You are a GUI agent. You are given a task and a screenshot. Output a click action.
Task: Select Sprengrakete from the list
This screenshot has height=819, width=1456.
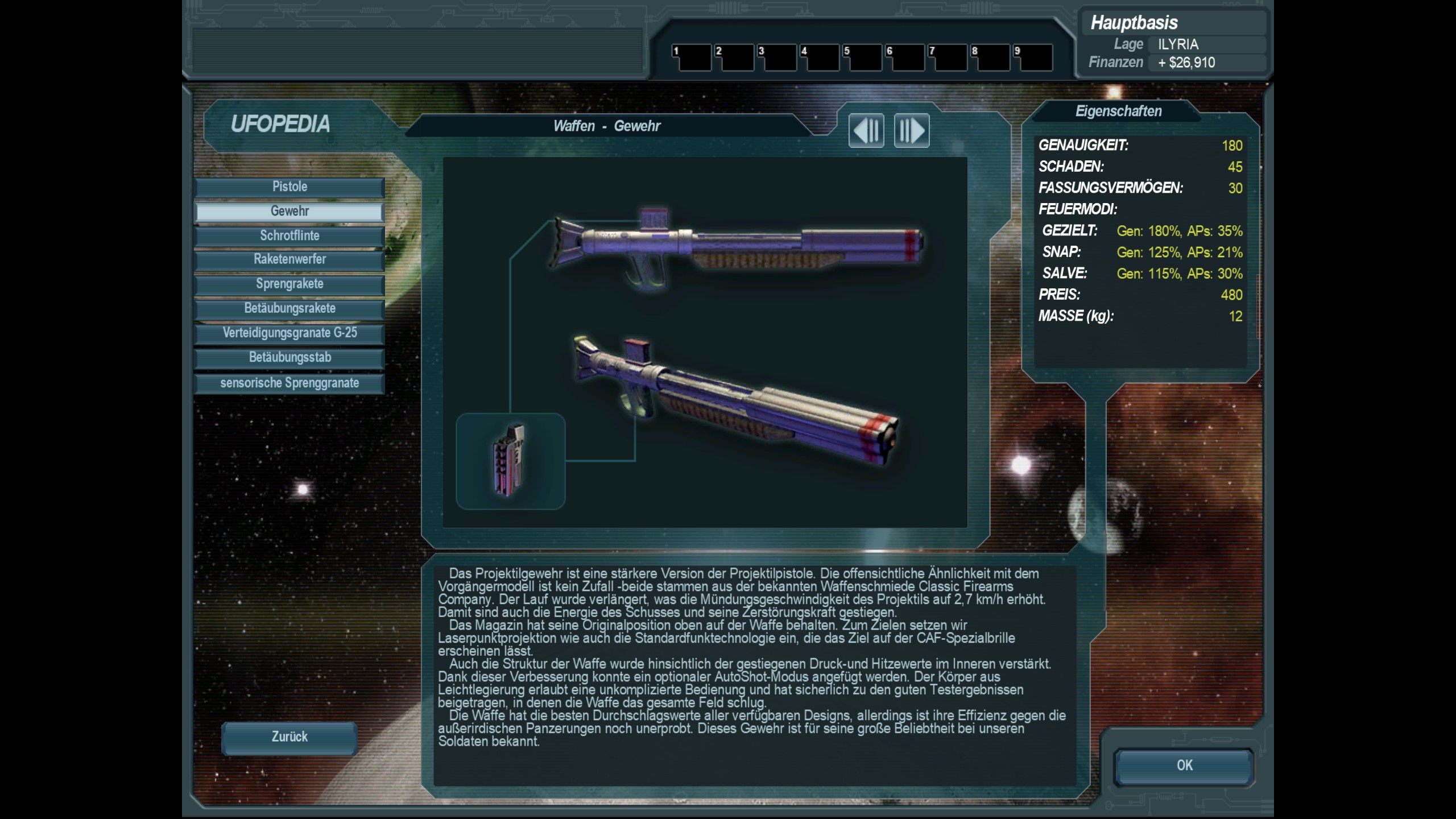(289, 284)
